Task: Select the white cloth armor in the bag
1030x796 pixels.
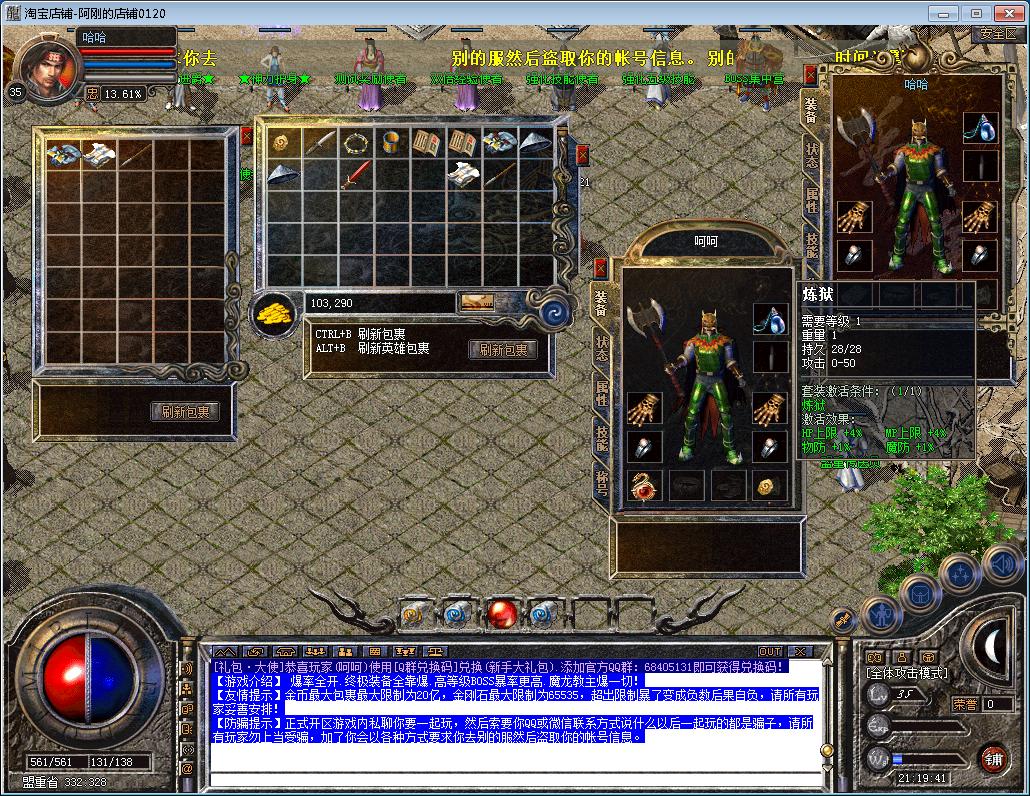Action: 463,175
